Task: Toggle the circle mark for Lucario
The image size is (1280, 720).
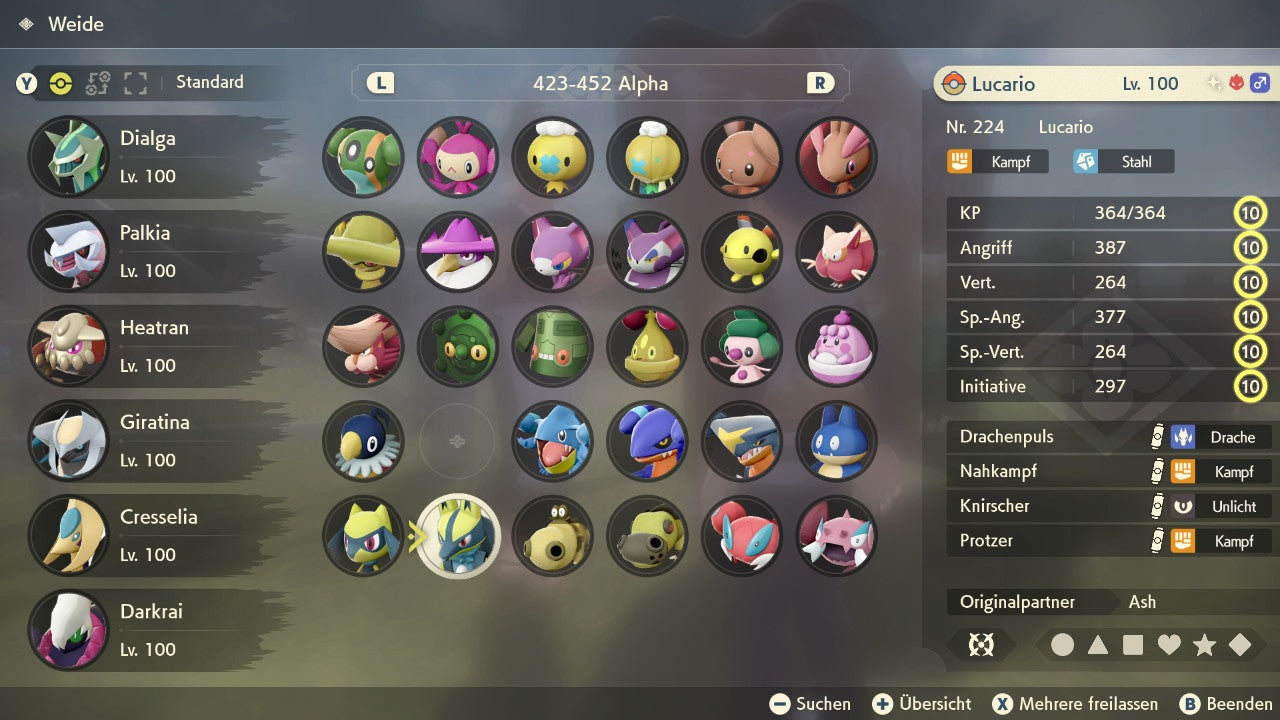Action: [x=1063, y=645]
